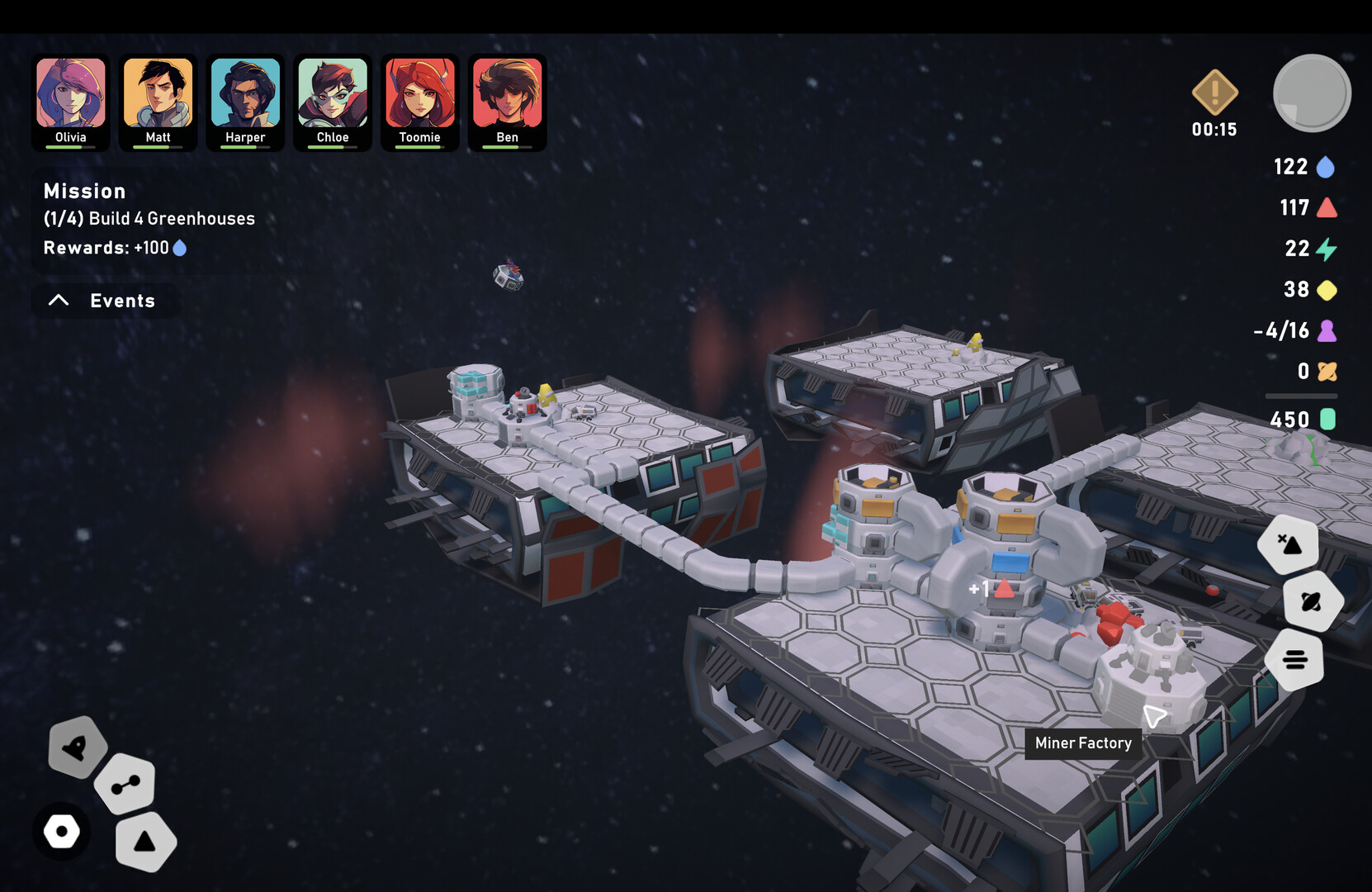Click the orange diamond alert icon

1214,93
